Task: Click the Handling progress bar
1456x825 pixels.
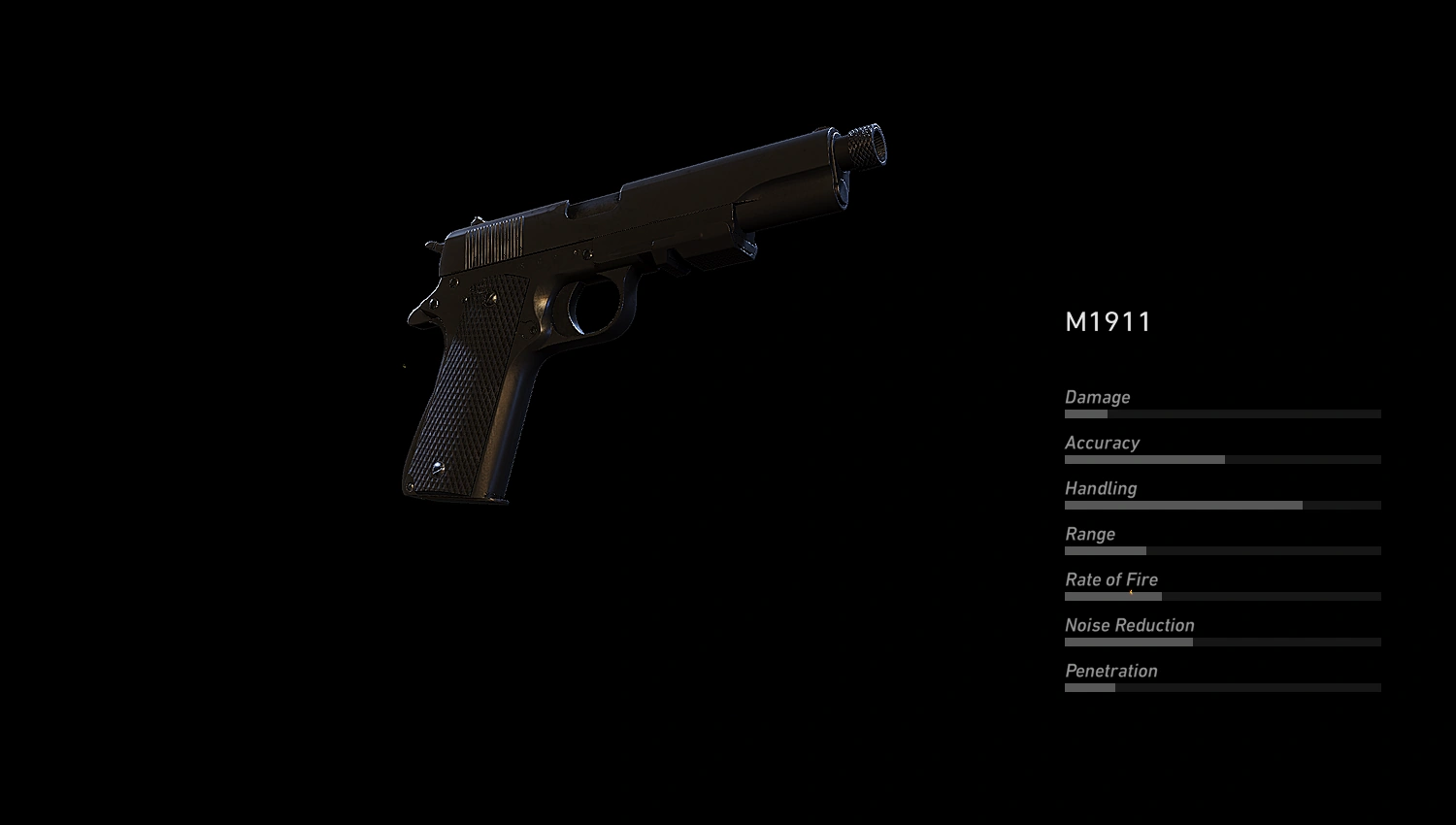Action: tap(1223, 505)
